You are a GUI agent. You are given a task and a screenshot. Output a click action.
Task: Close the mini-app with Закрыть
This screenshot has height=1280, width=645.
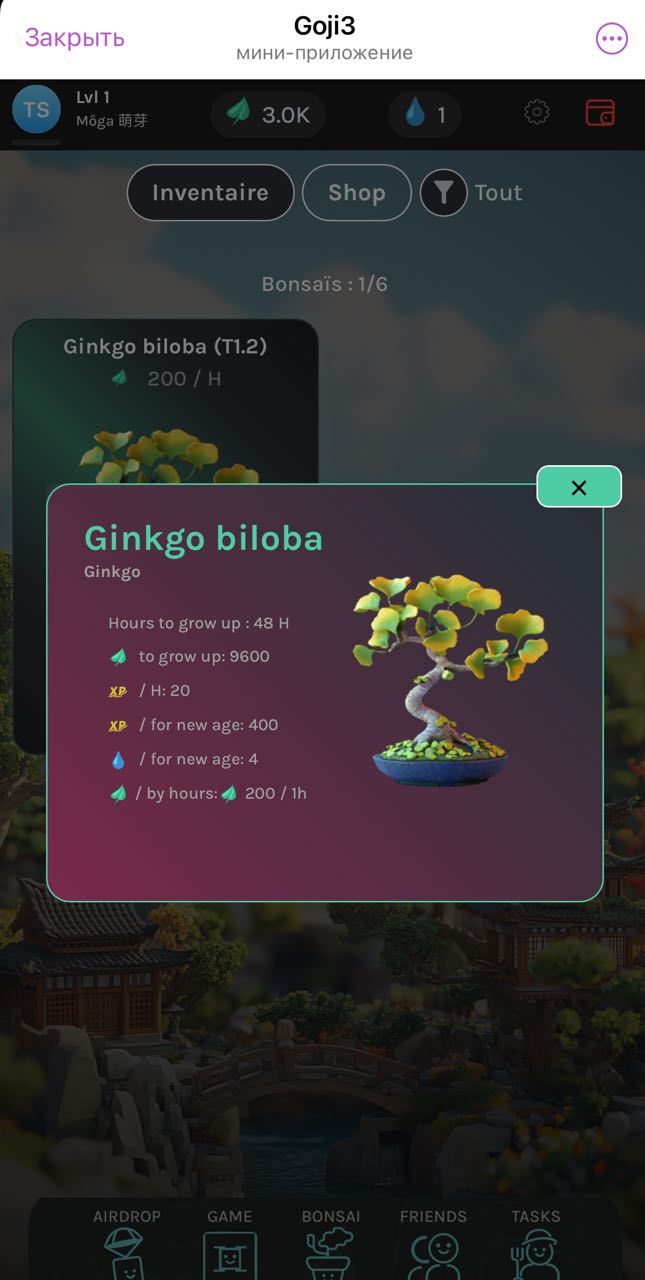coord(75,38)
